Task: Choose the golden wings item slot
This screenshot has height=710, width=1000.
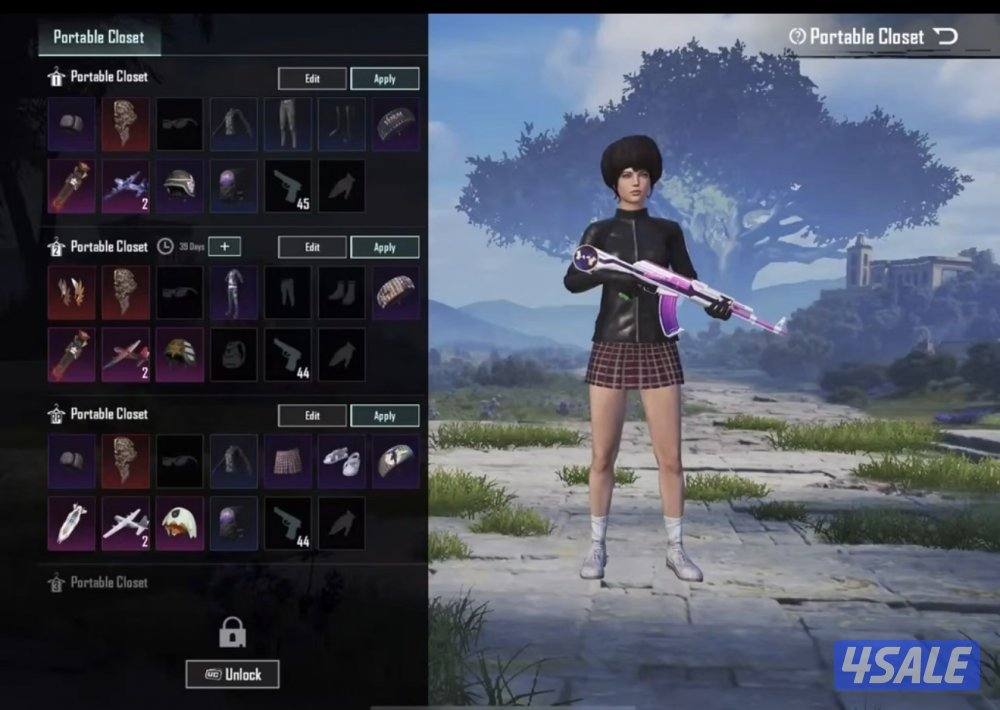Action: [72, 291]
